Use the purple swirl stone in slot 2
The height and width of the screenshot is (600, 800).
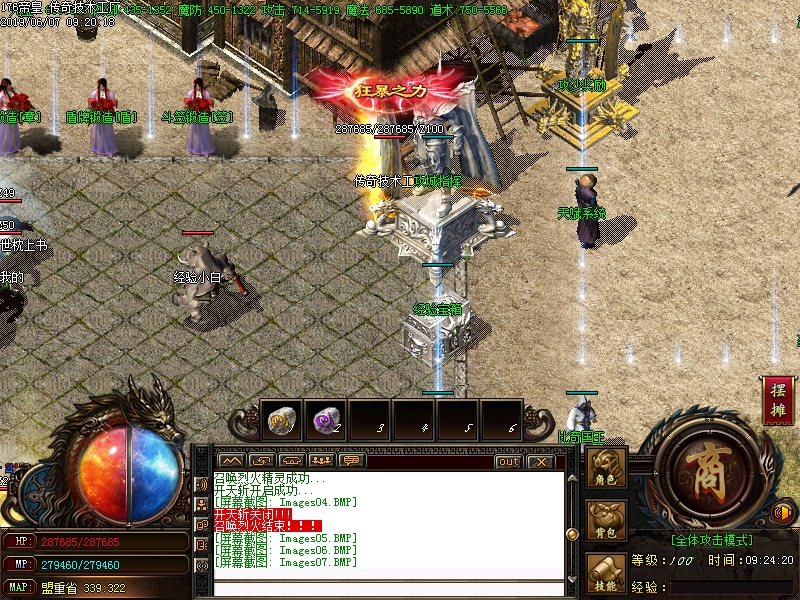click(324, 422)
